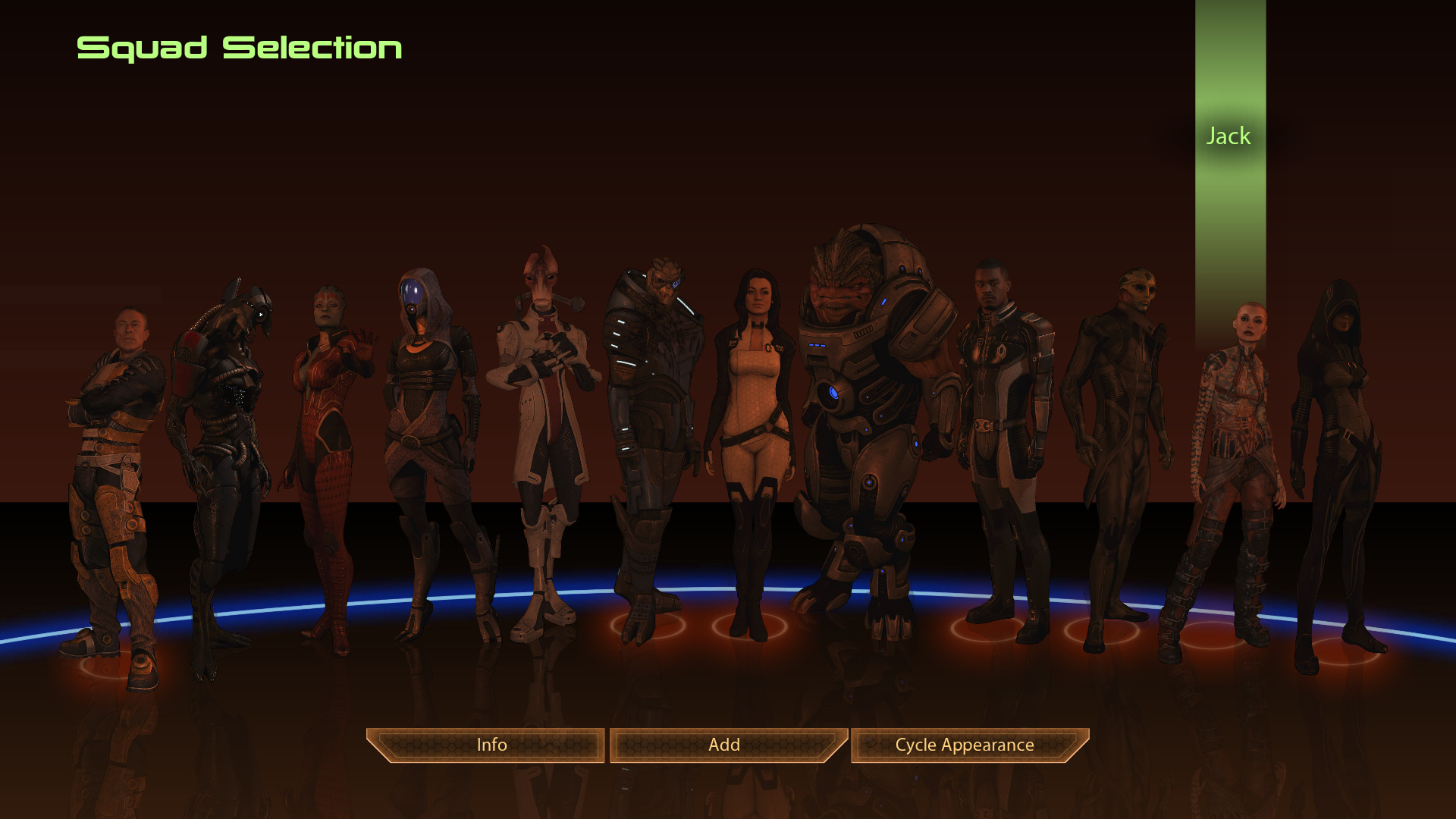Click the Add button
The image size is (1456, 819).
tap(725, 745)
